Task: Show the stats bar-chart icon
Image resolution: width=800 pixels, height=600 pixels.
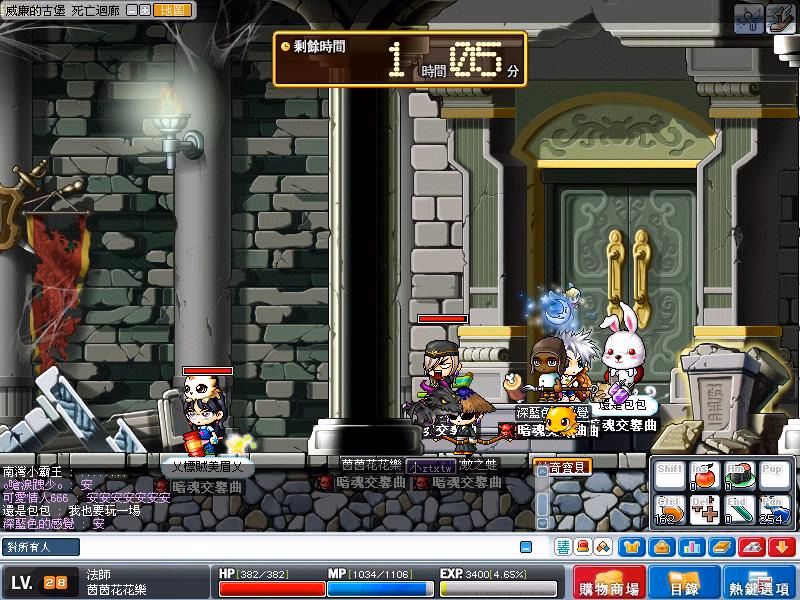Action: pos(690,546)
